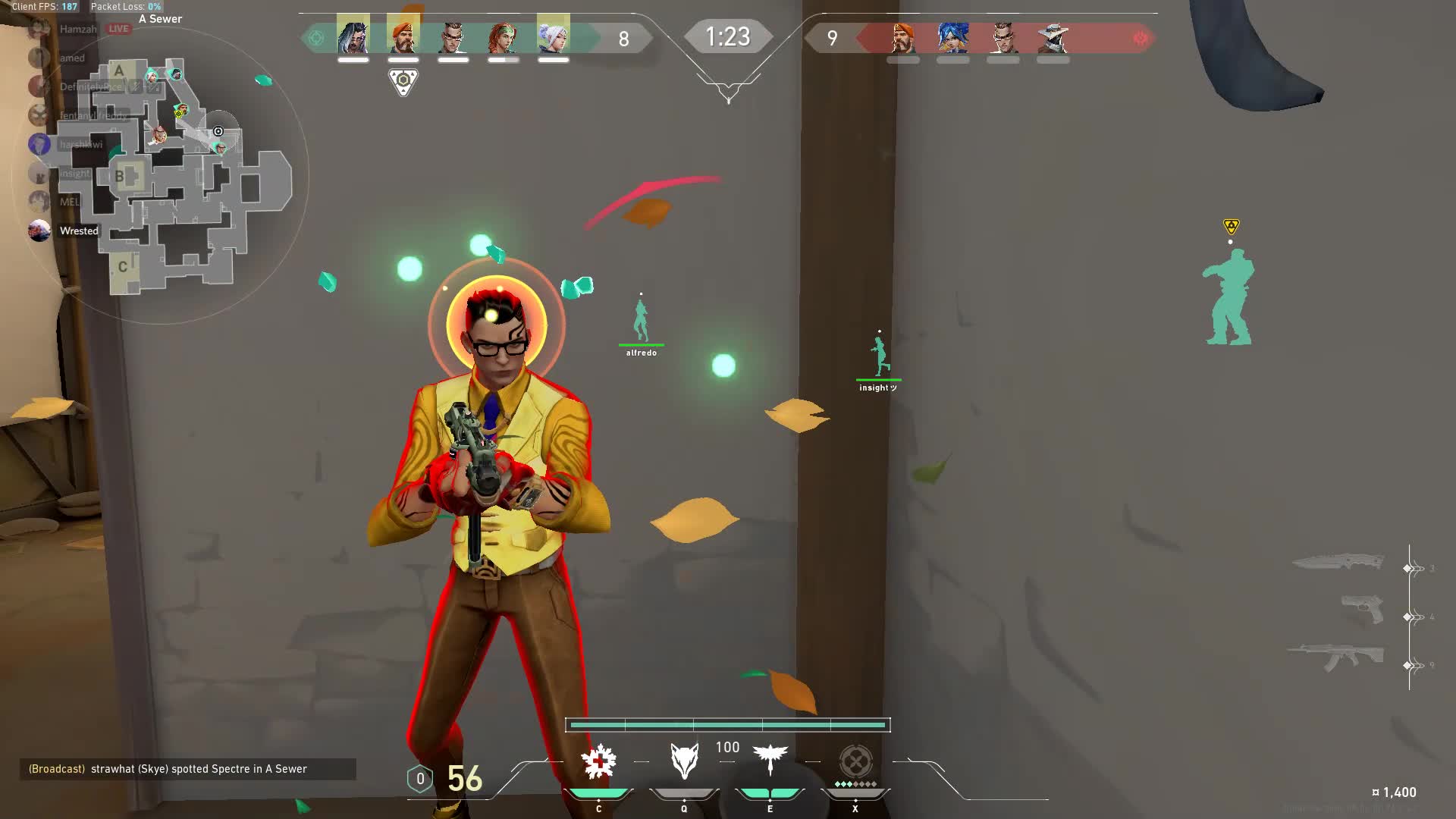
Task: Use the Trailblazer wolf-head ability
Action: (684, 761)
